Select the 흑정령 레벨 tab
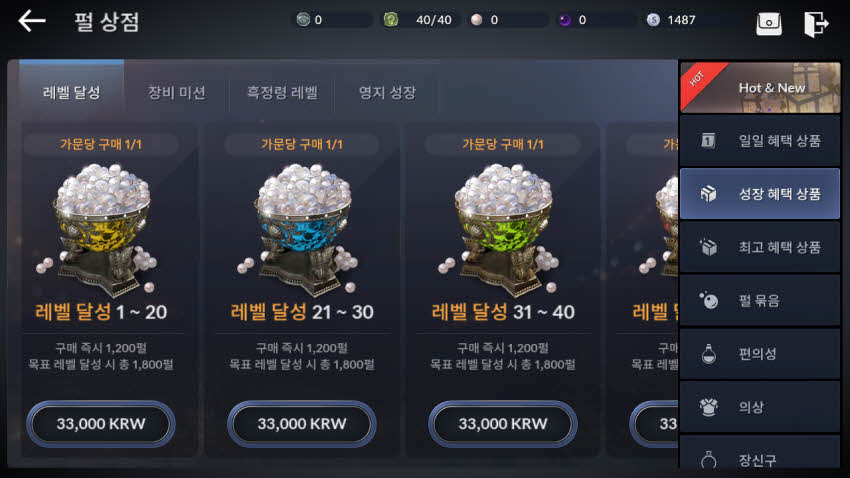 click(x=282, y=93)
